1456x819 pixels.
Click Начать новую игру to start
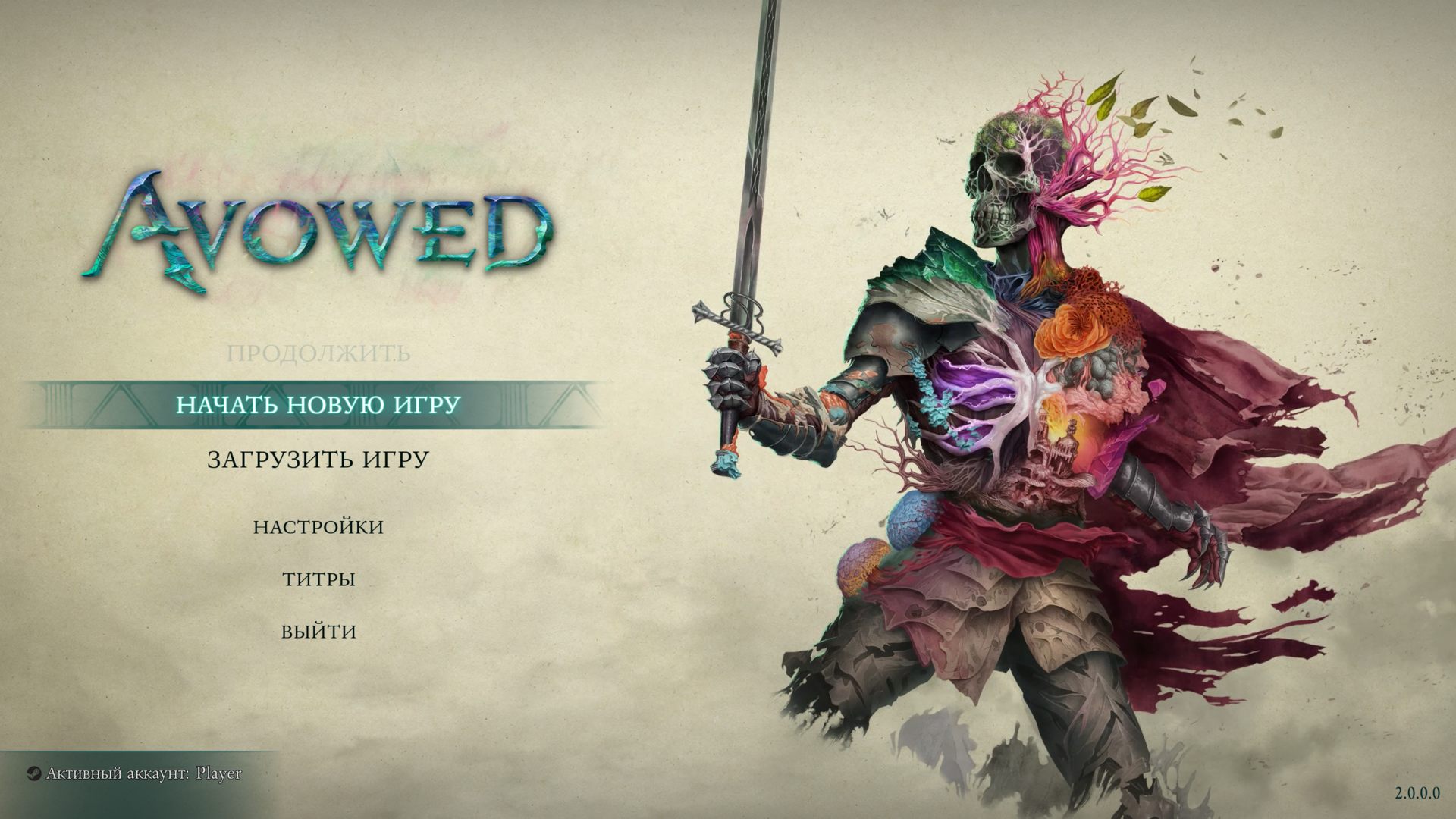coord(318,405)
